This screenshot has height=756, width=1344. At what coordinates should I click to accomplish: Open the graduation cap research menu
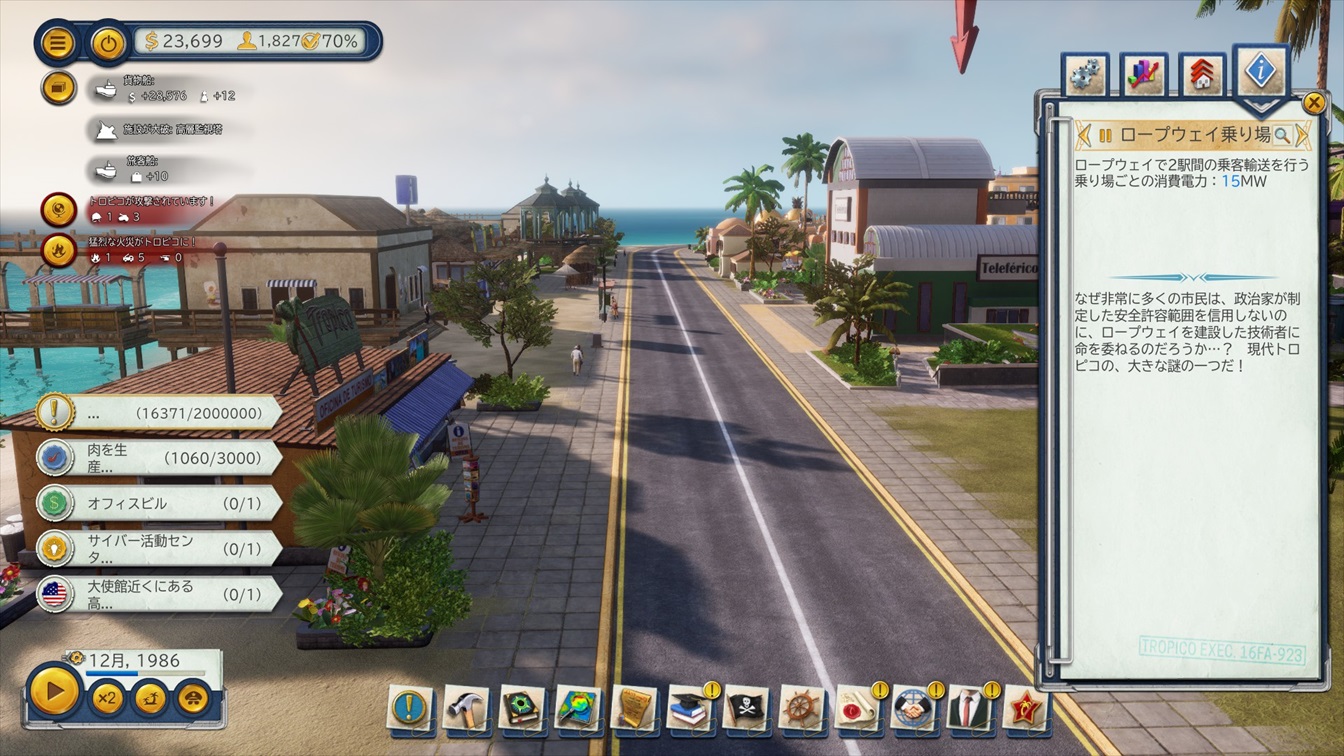(x=689, y=707)
